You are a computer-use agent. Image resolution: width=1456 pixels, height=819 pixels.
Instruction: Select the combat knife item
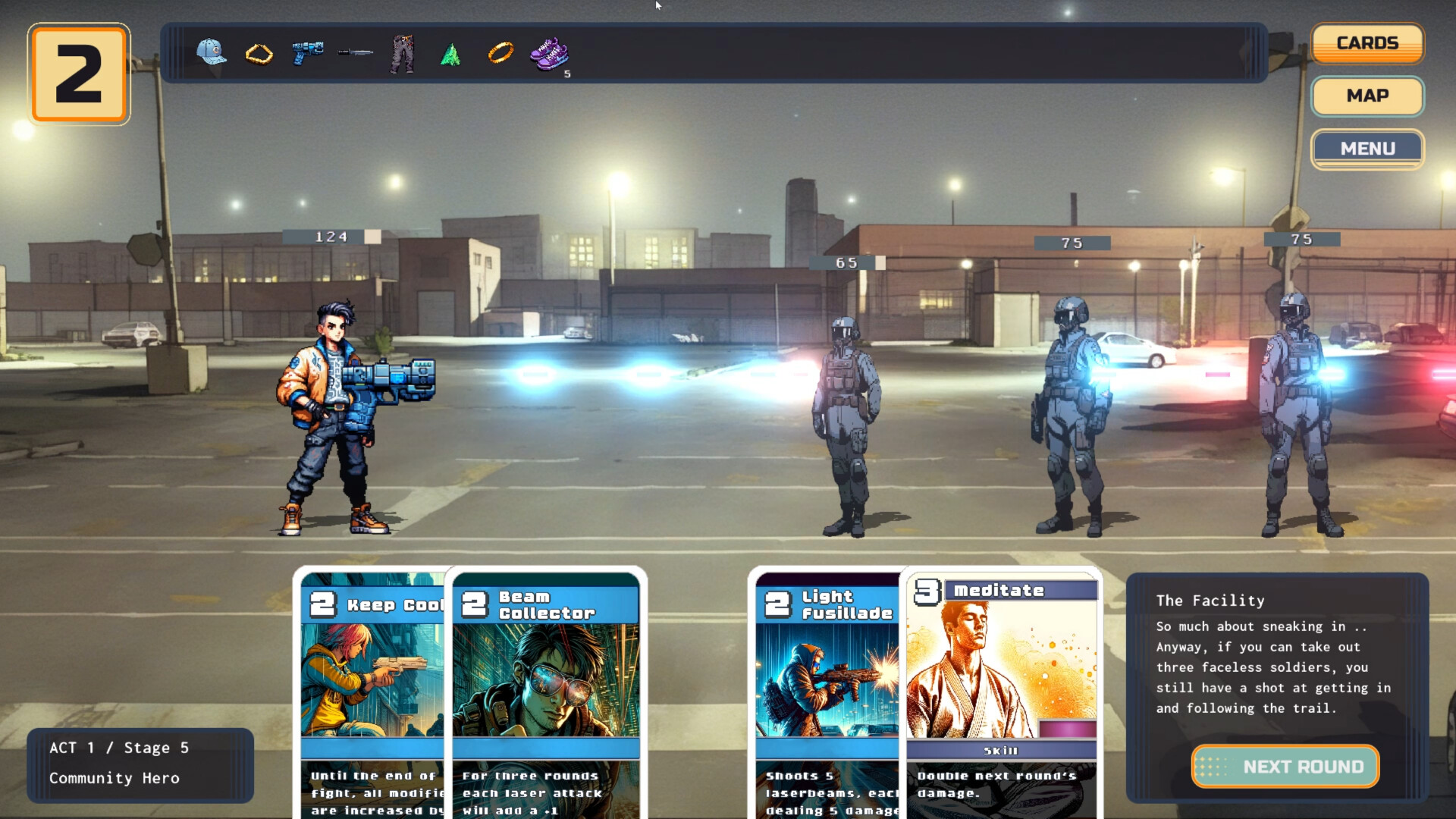click(355, 53)
